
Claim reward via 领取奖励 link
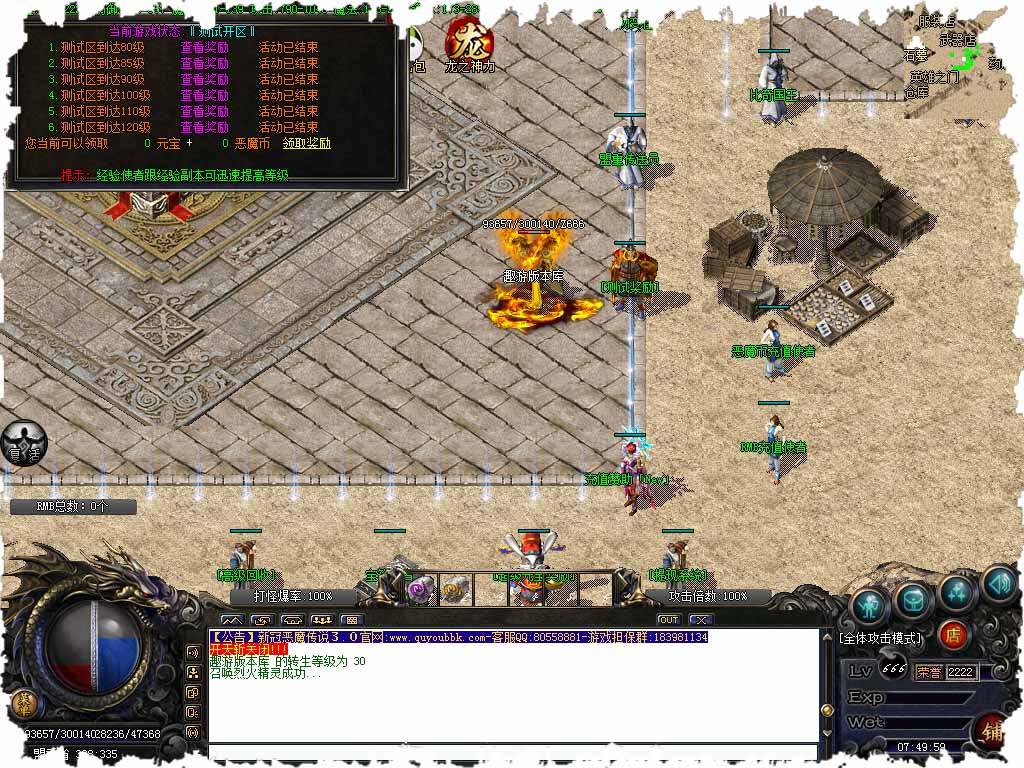click(306, 143)
